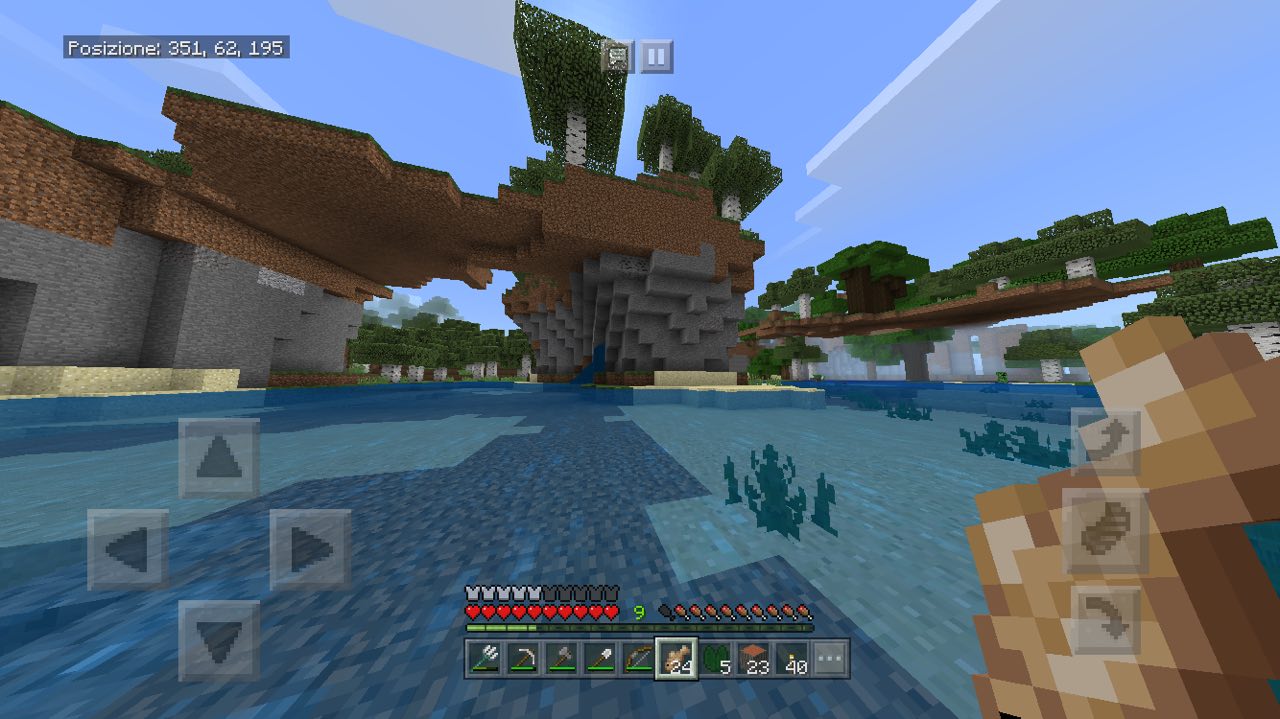Select the trident hotbar slot

click(486, 659)
